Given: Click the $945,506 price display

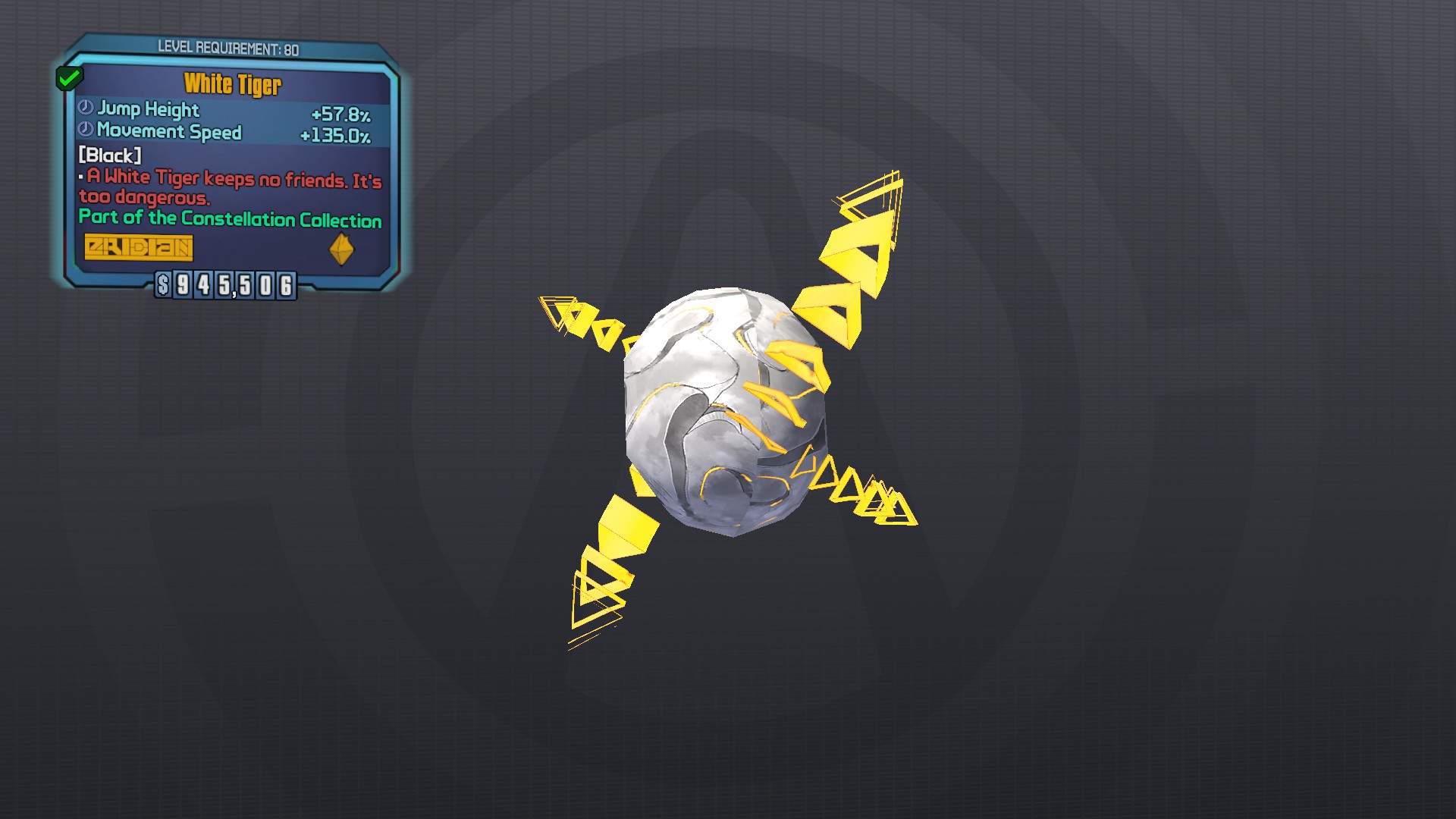Looking at the screenshot, I should point(224,287).
